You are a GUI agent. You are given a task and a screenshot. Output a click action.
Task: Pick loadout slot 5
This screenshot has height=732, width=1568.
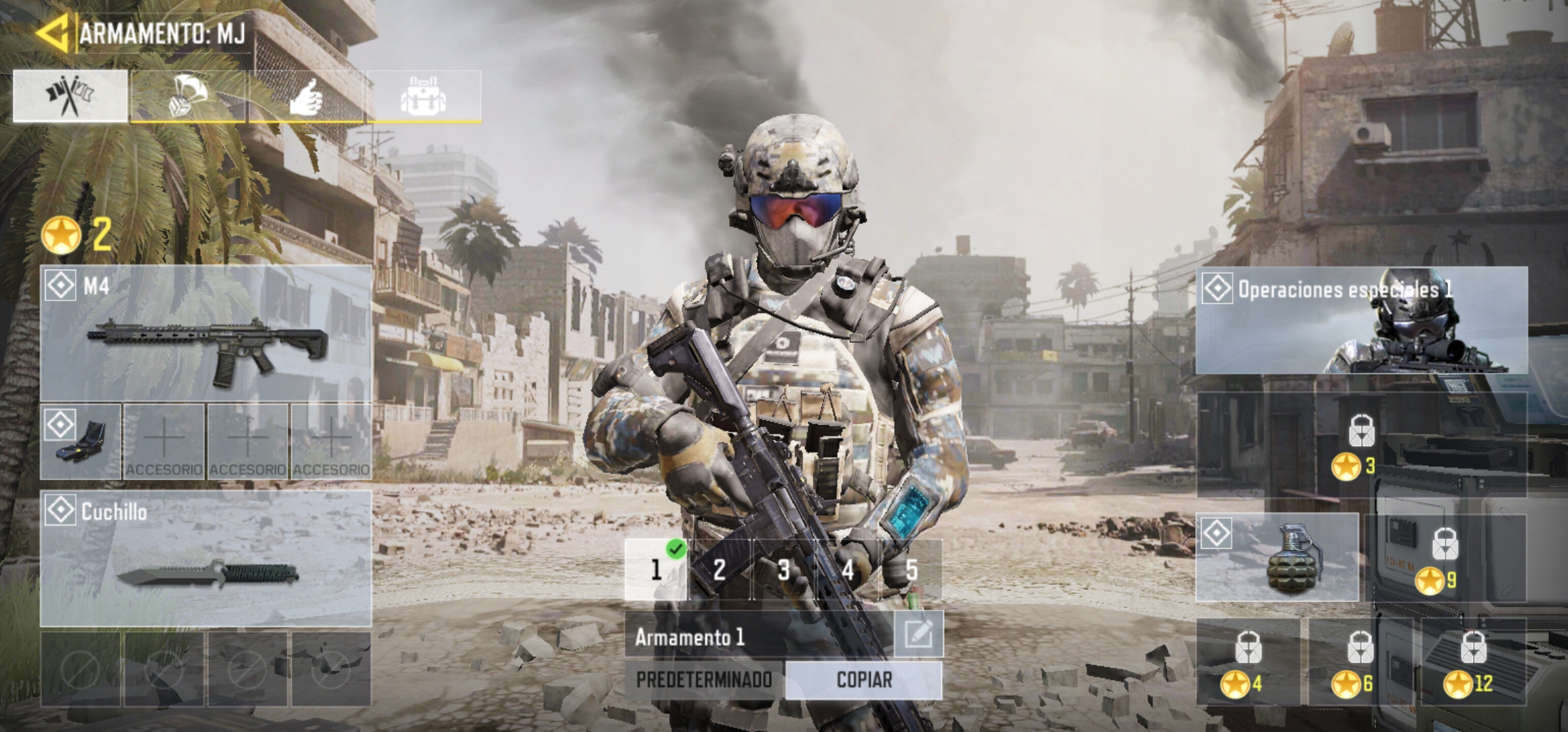click(x=911, y=569)
